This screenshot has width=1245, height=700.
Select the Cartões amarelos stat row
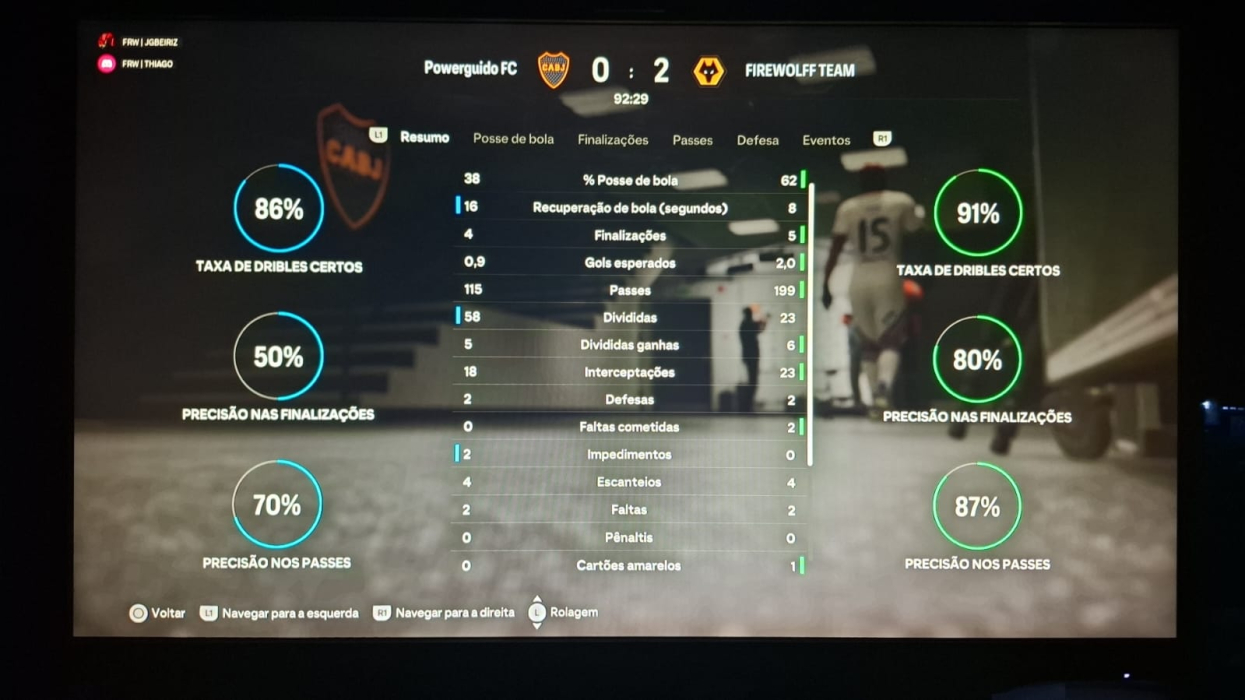(630, 565)
